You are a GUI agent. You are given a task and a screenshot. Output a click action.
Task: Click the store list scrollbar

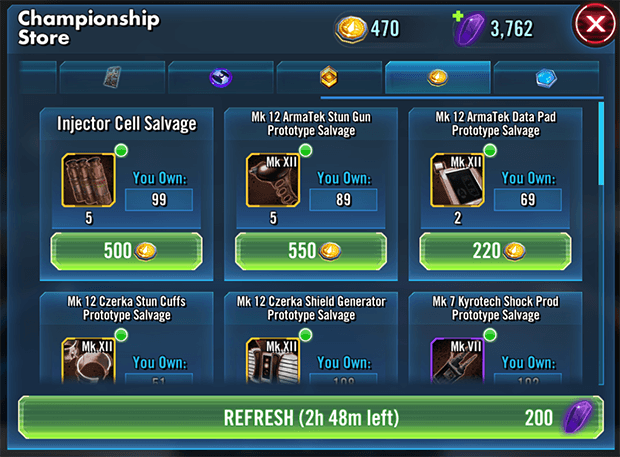point(600,140)
